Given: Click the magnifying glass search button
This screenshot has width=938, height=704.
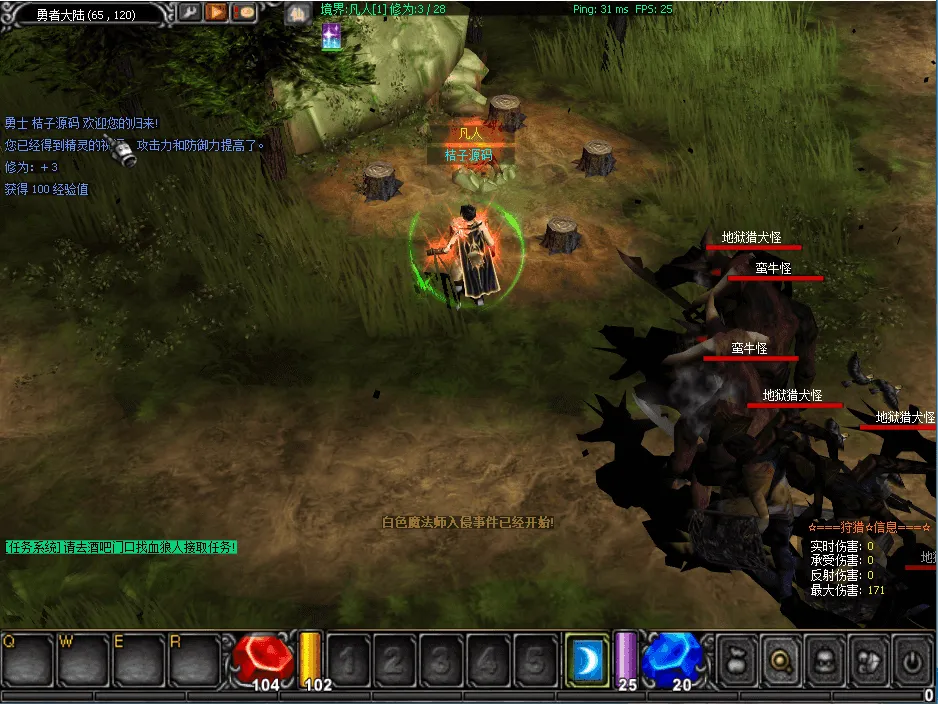Looking at the screenshot, I should pos(781,660).
